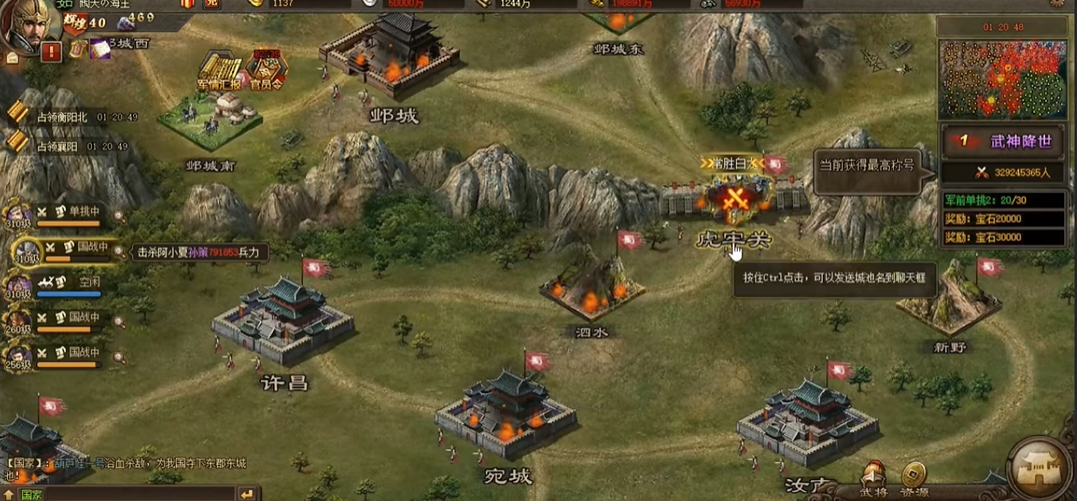Open the 官员令 official order icon

pyautogui.click(x=265, y=70)
